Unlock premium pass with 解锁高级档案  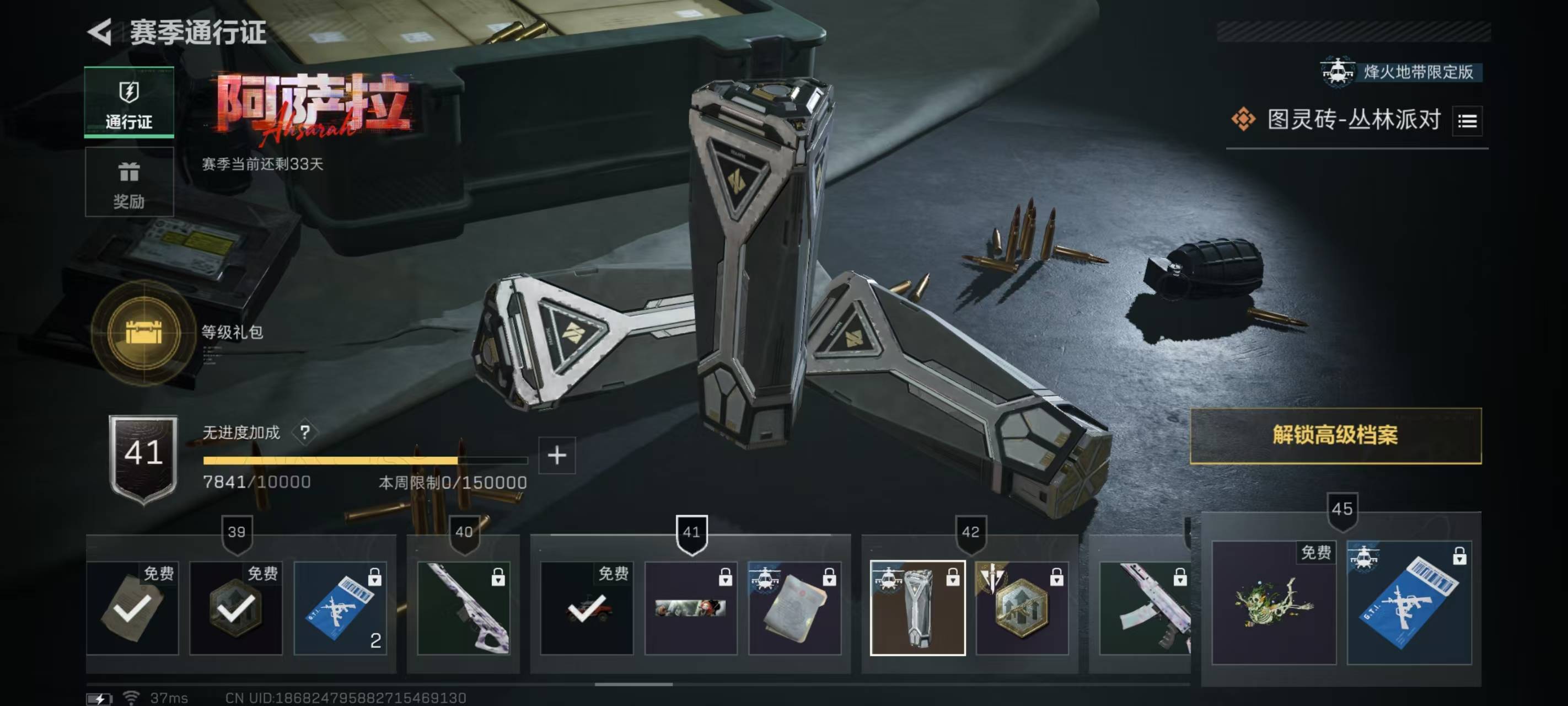[x=1335, y=436]
